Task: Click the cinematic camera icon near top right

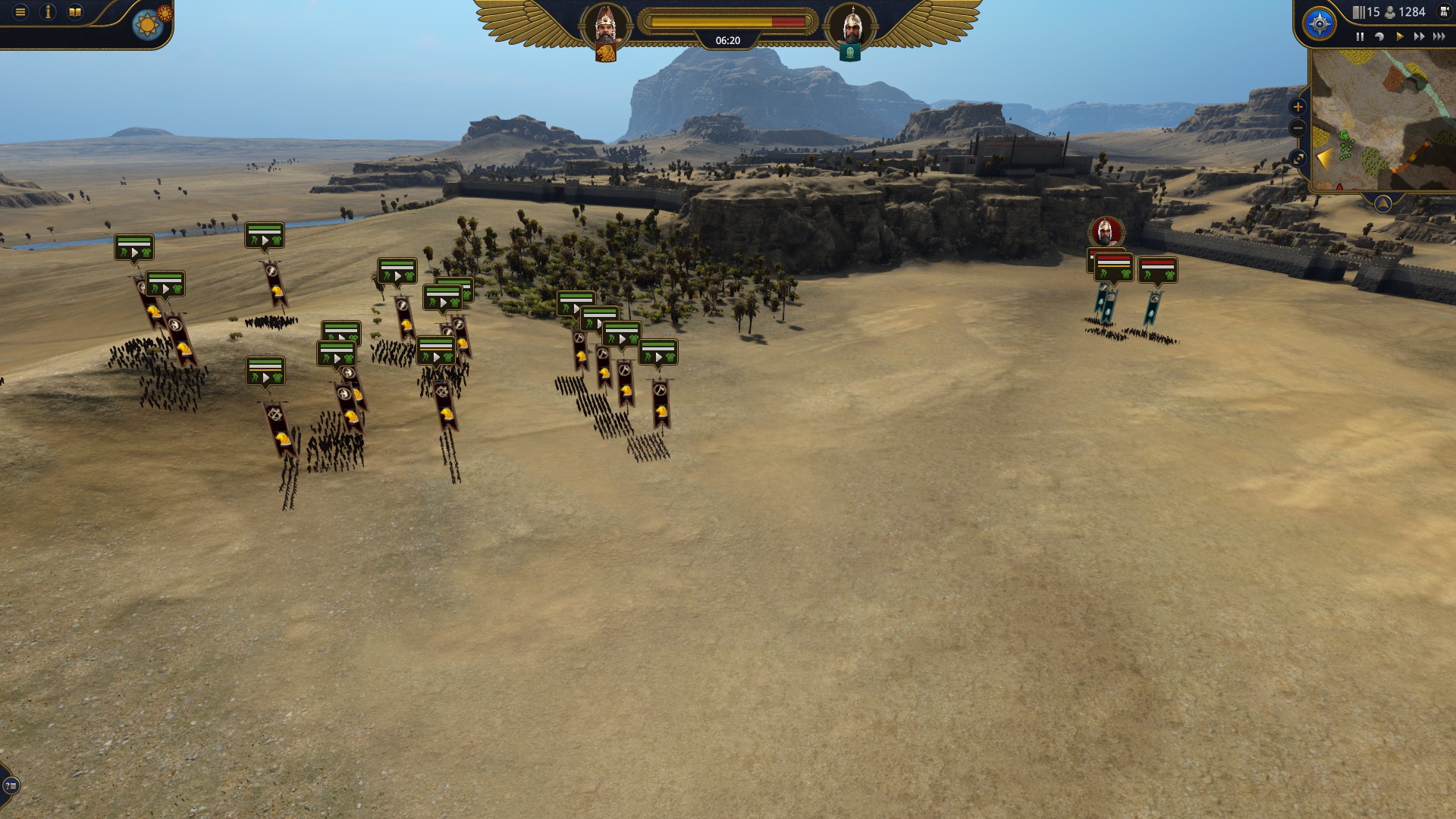Action: [1444, 11]
